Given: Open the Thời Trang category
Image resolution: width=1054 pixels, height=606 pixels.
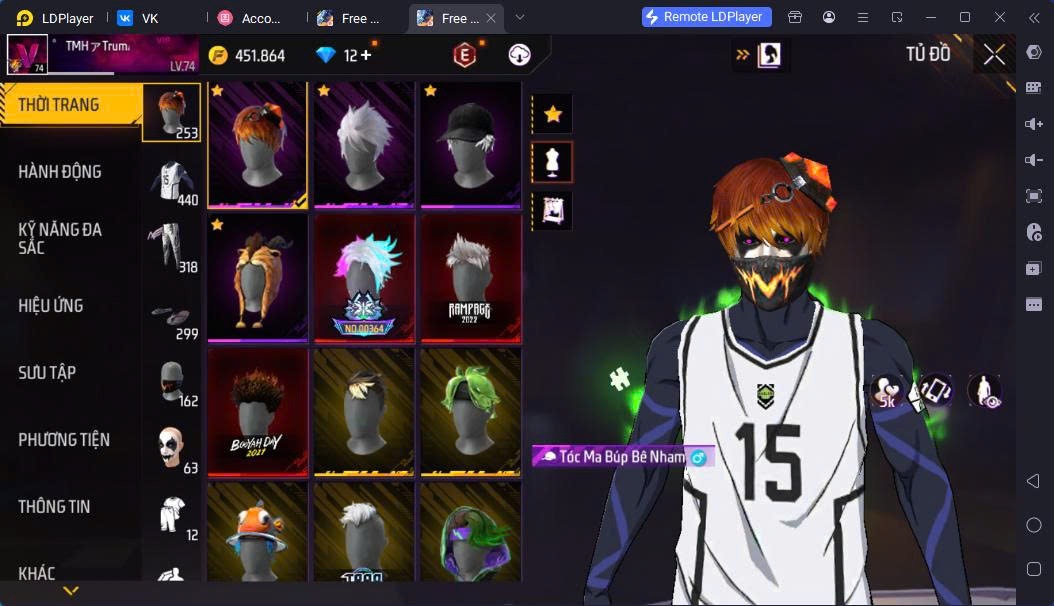Looking at the screenshot, I should [60, 105].
